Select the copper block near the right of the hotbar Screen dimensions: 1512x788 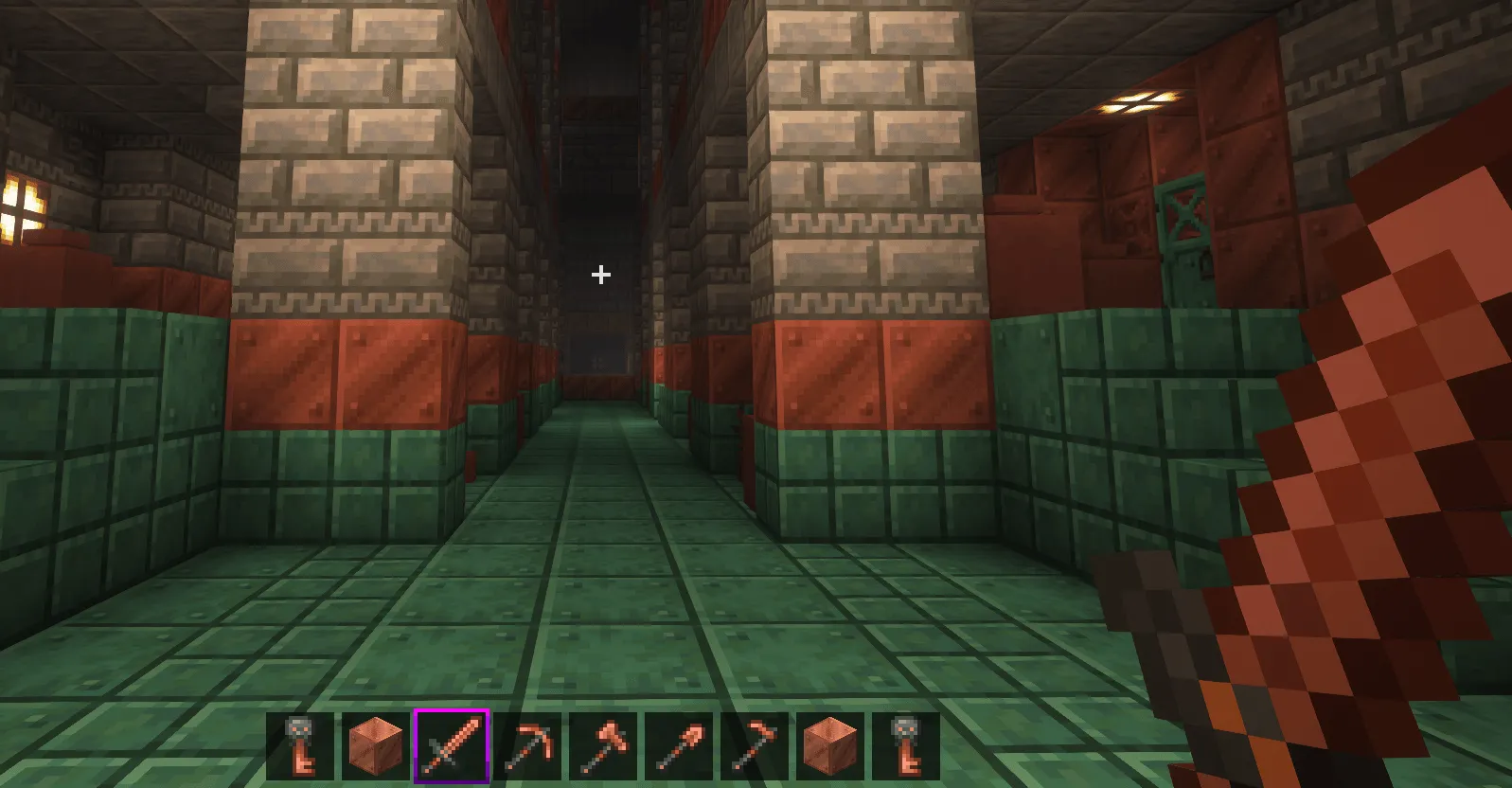[x=828, y=745]
